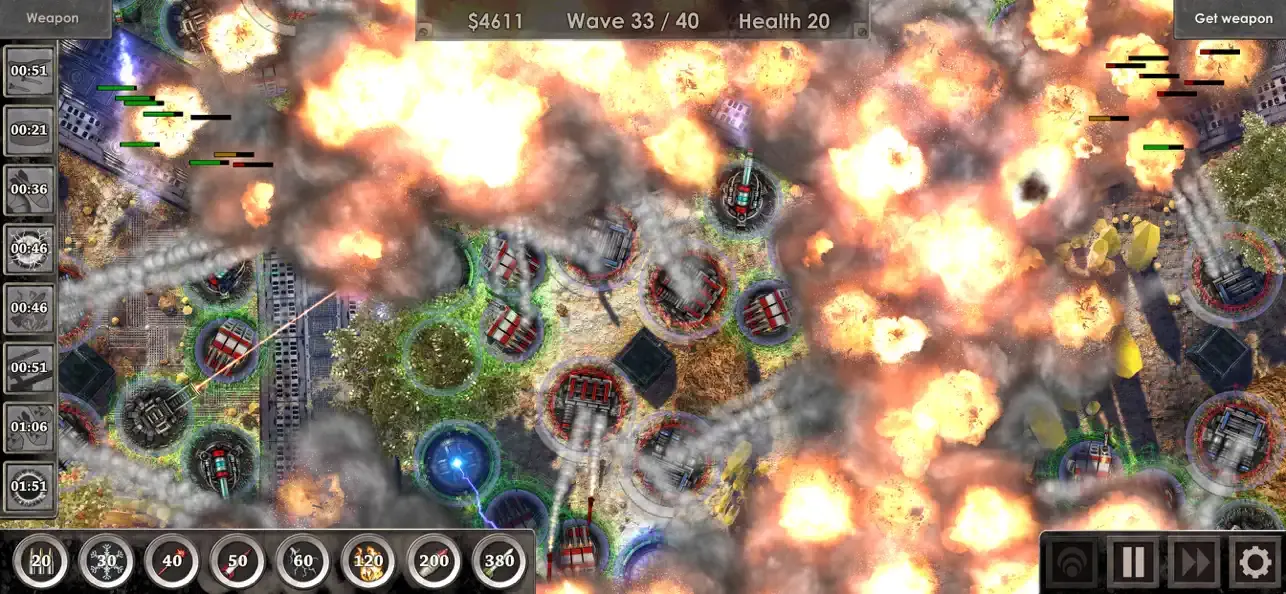Viewport: 1286px width, 594px height.
Task: Choose the 30-cost snowflake freeze tower
Action: 106,561
